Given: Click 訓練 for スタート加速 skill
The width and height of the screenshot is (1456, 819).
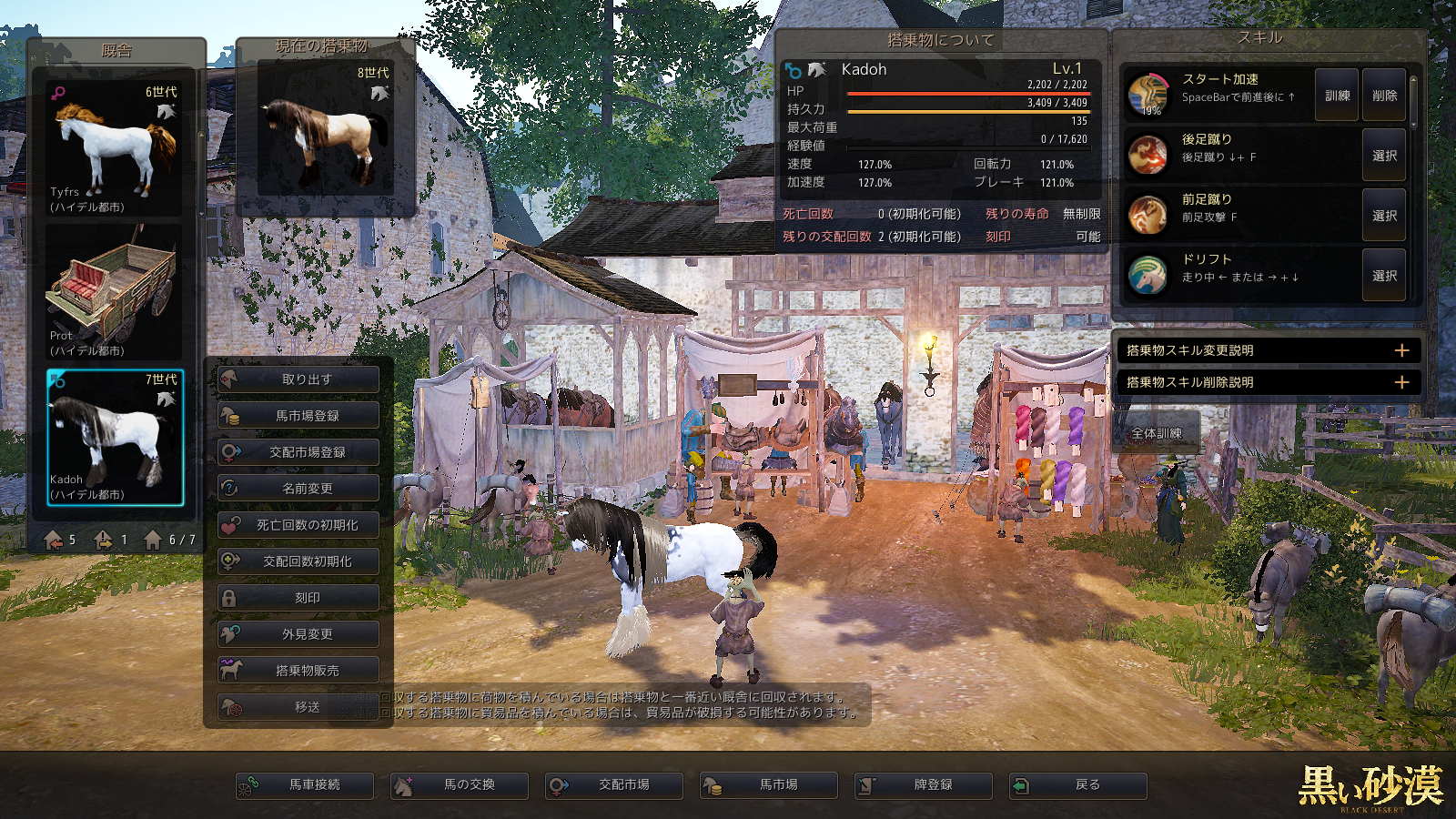Looking at the screenshot, I should (x=1337, y=96).
